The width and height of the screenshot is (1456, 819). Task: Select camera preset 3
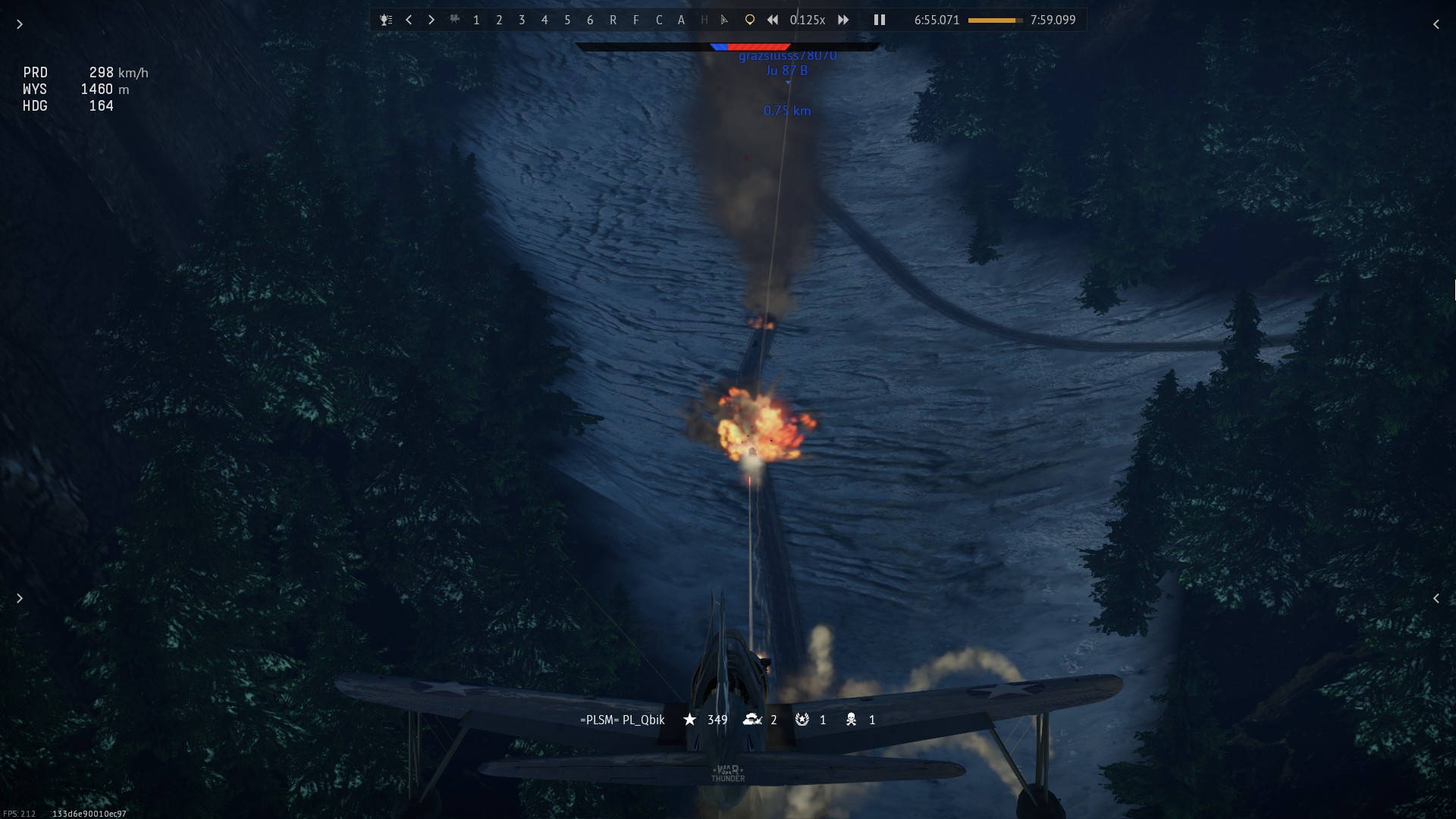(522, 20)
